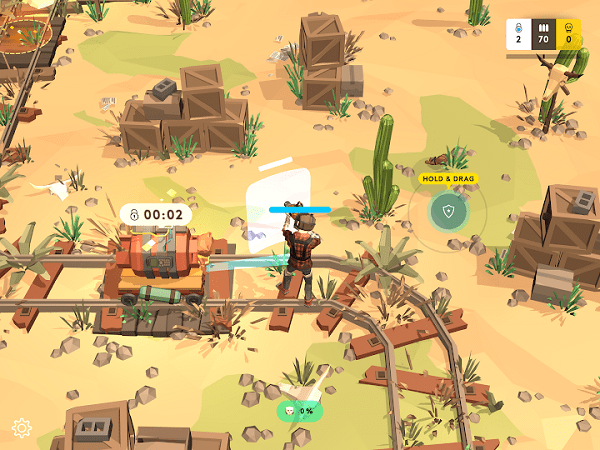Activate the shield ability button
Image resolution: width=600 pixels, height=450 pixels.
tap(448, 211)
